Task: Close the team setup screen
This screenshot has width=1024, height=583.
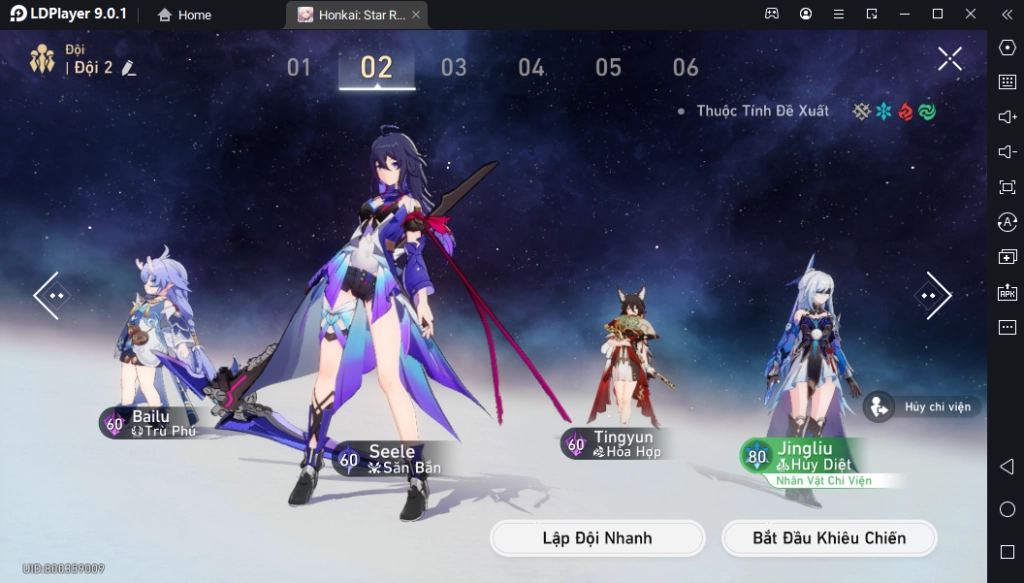Action: [949, 59]
